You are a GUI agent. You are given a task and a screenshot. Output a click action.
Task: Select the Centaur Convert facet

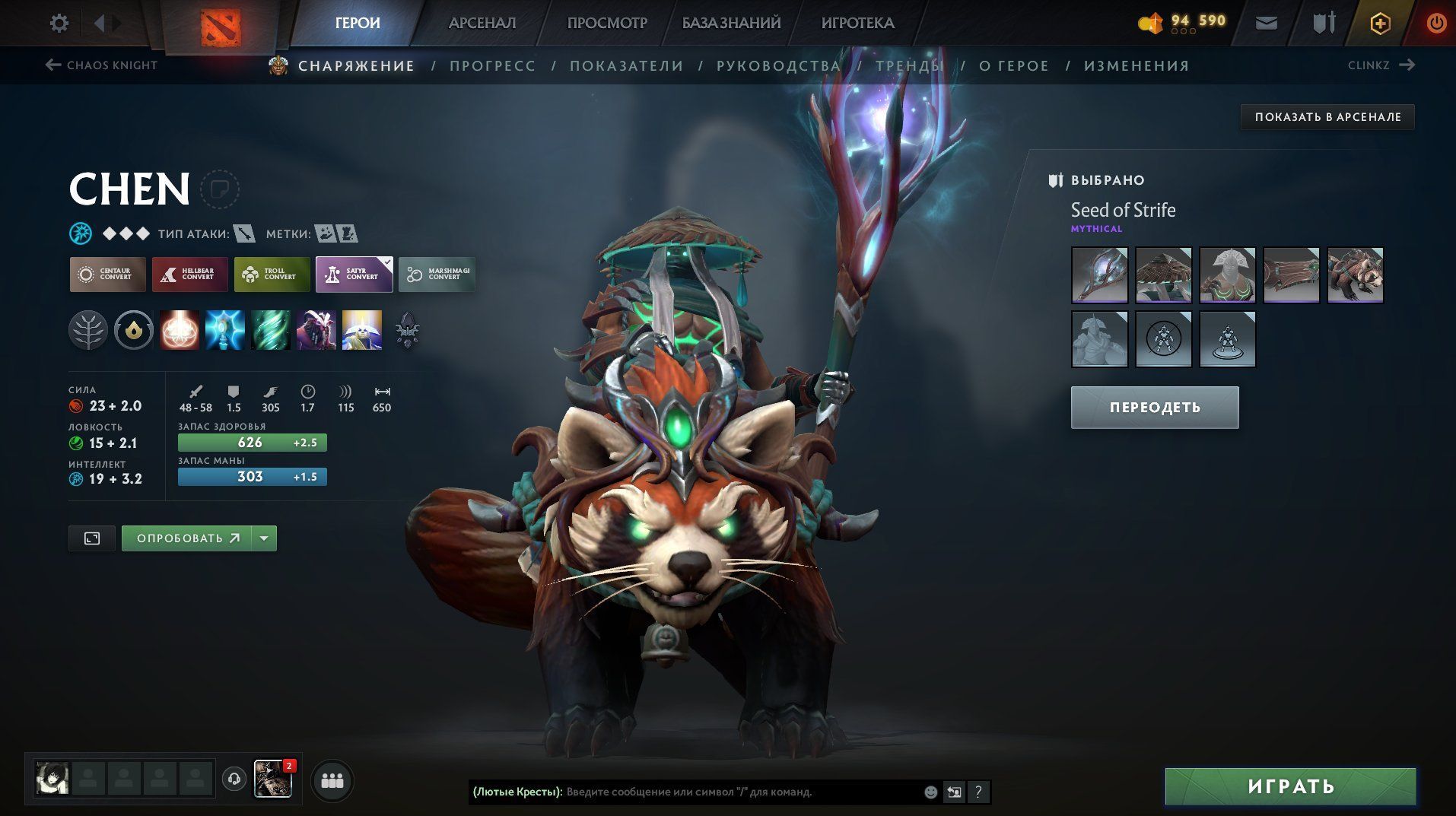107,275
